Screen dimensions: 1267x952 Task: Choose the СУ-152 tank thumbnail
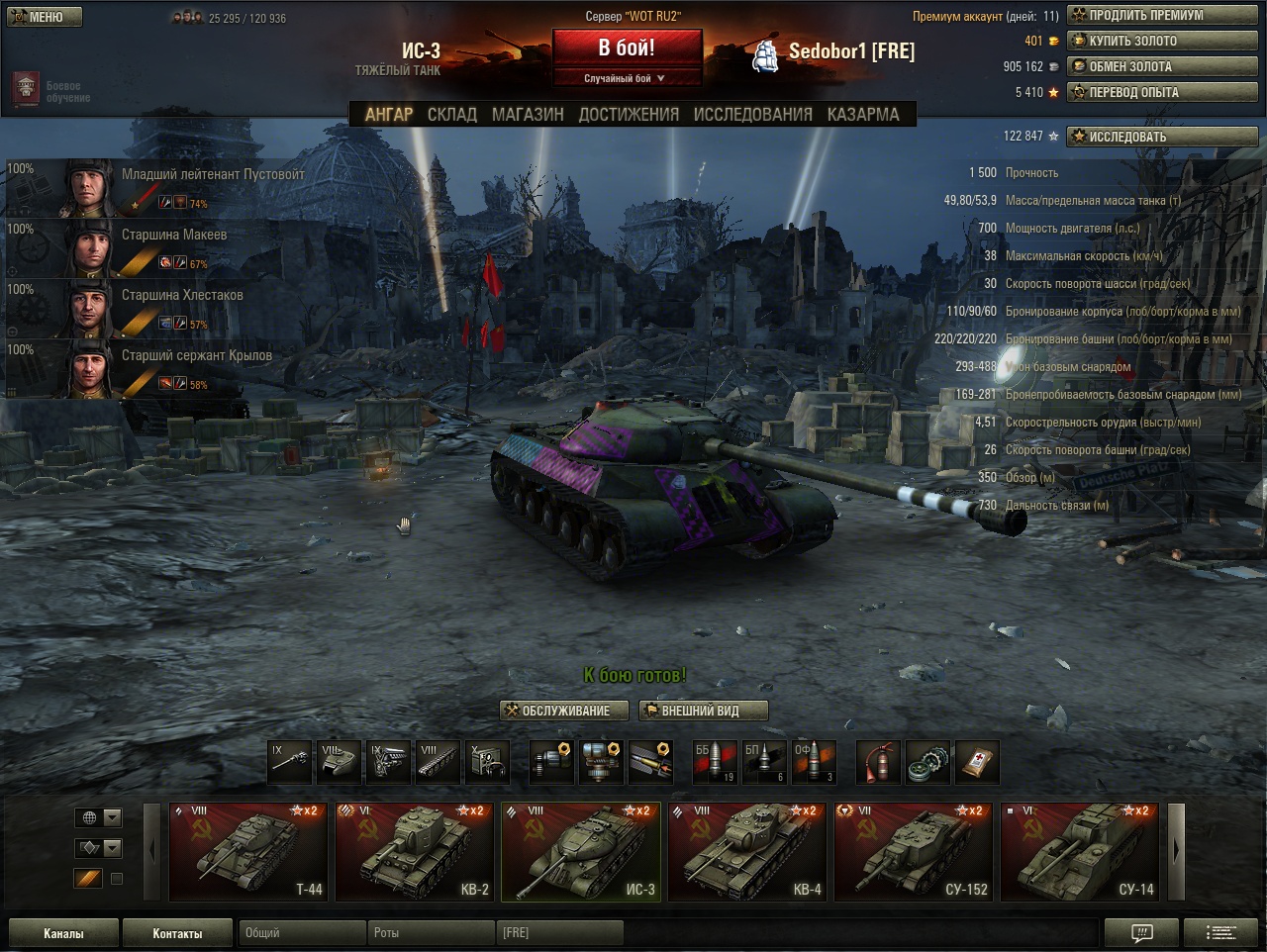click(x=913, y=851)
